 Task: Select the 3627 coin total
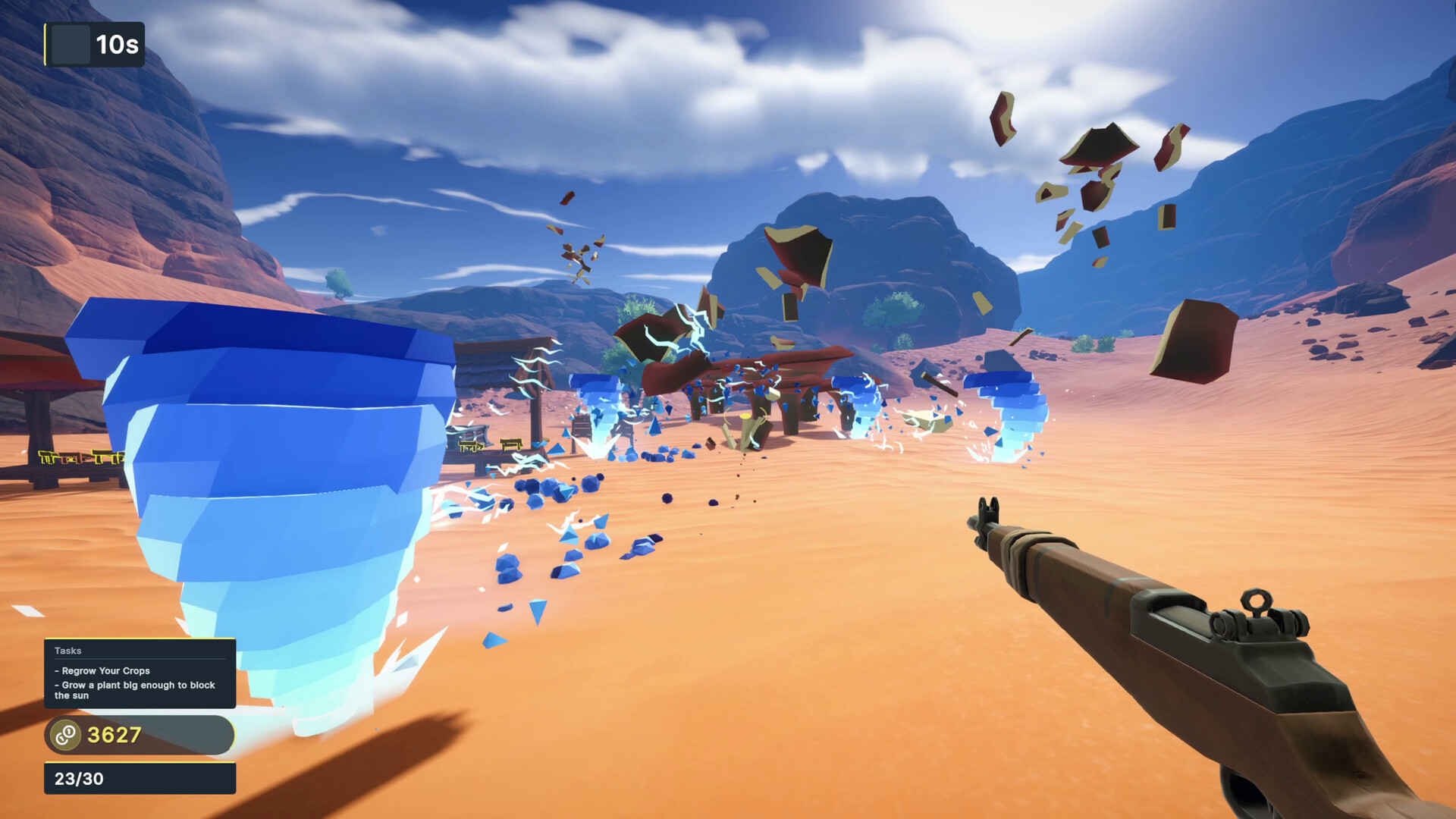point(113,733)
